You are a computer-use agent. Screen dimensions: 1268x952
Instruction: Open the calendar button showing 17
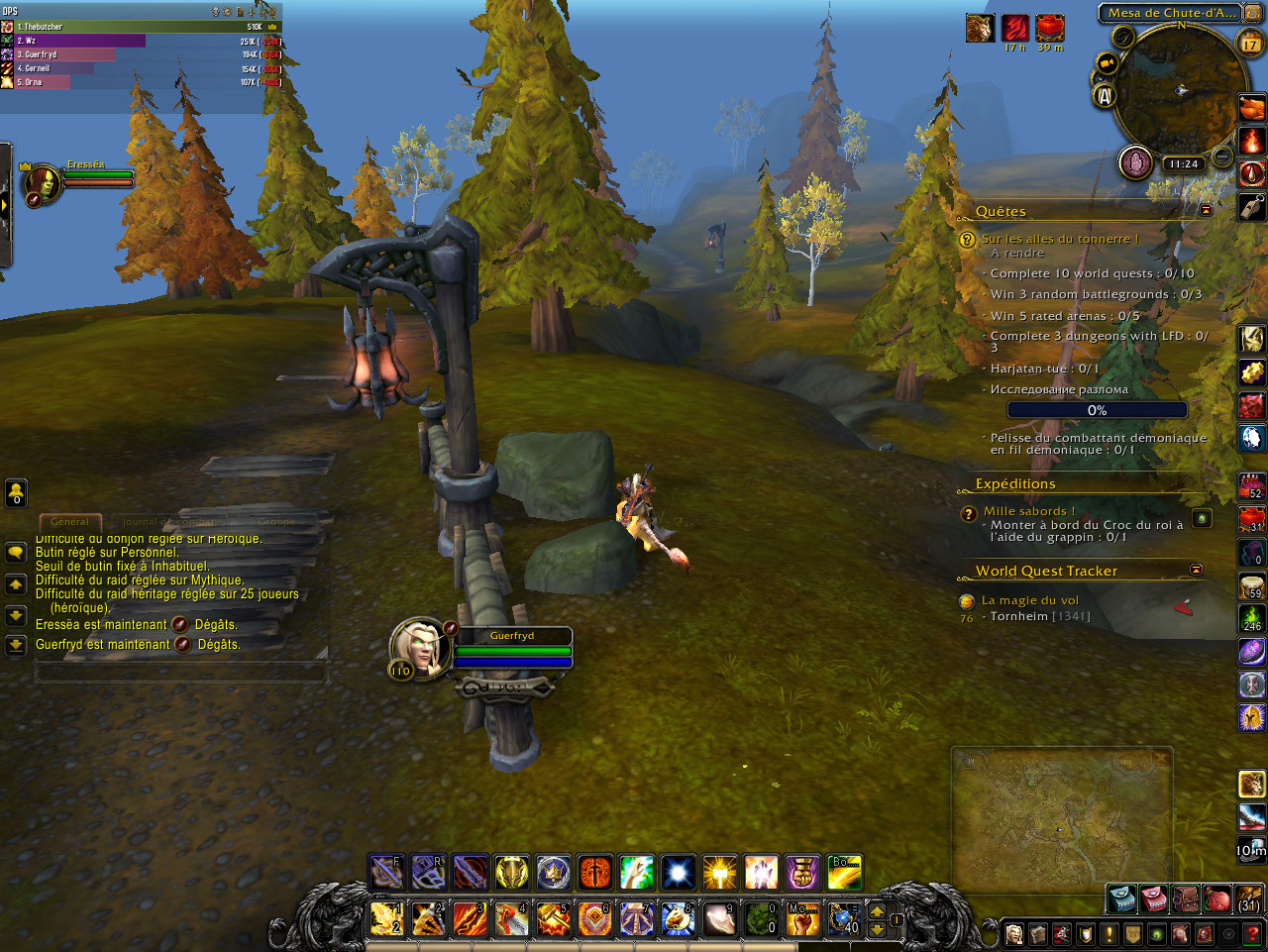pos(1250,43)
